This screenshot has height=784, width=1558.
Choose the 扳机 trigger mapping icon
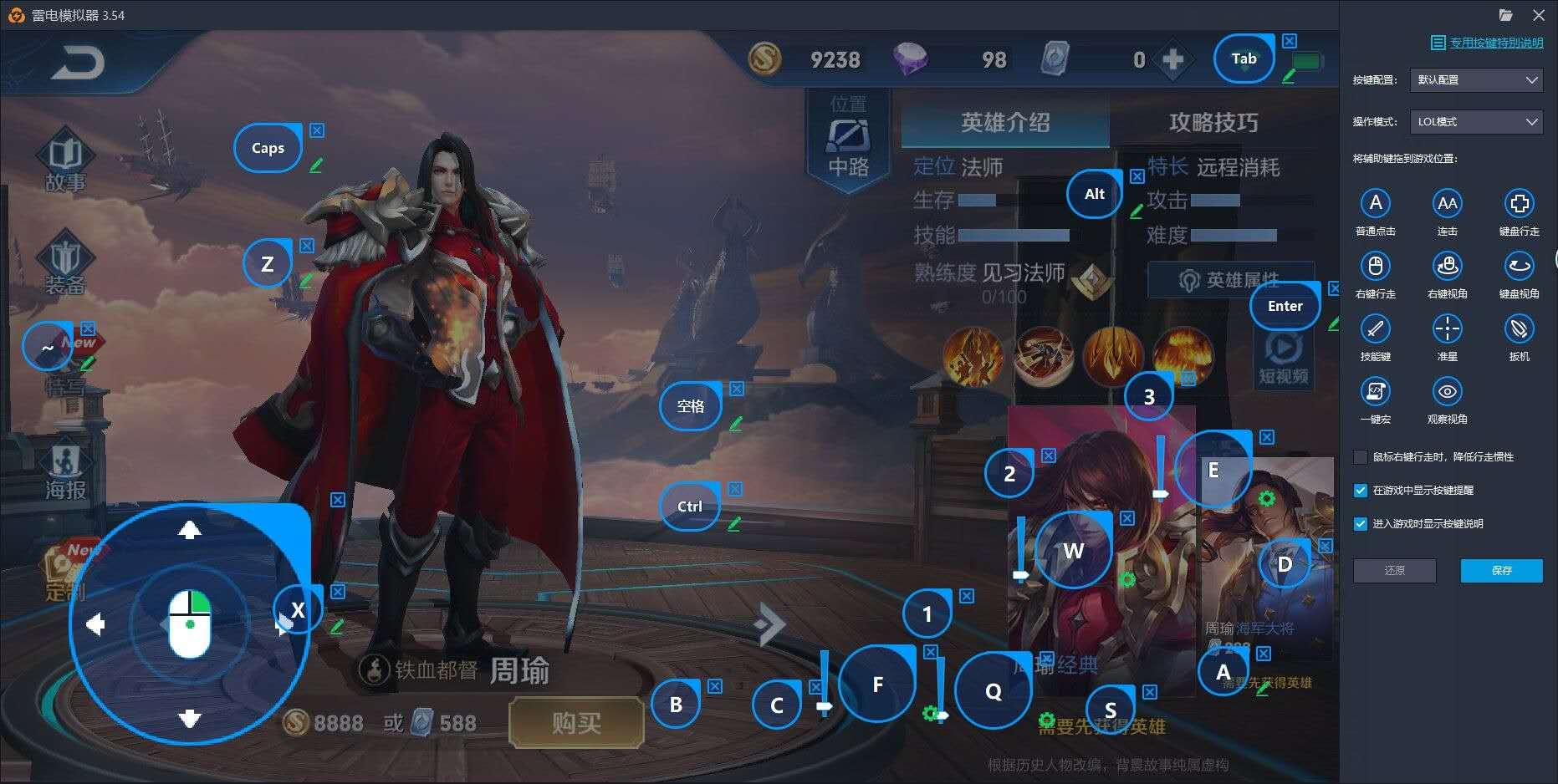pyautogui.click(x=1519, y=329)
